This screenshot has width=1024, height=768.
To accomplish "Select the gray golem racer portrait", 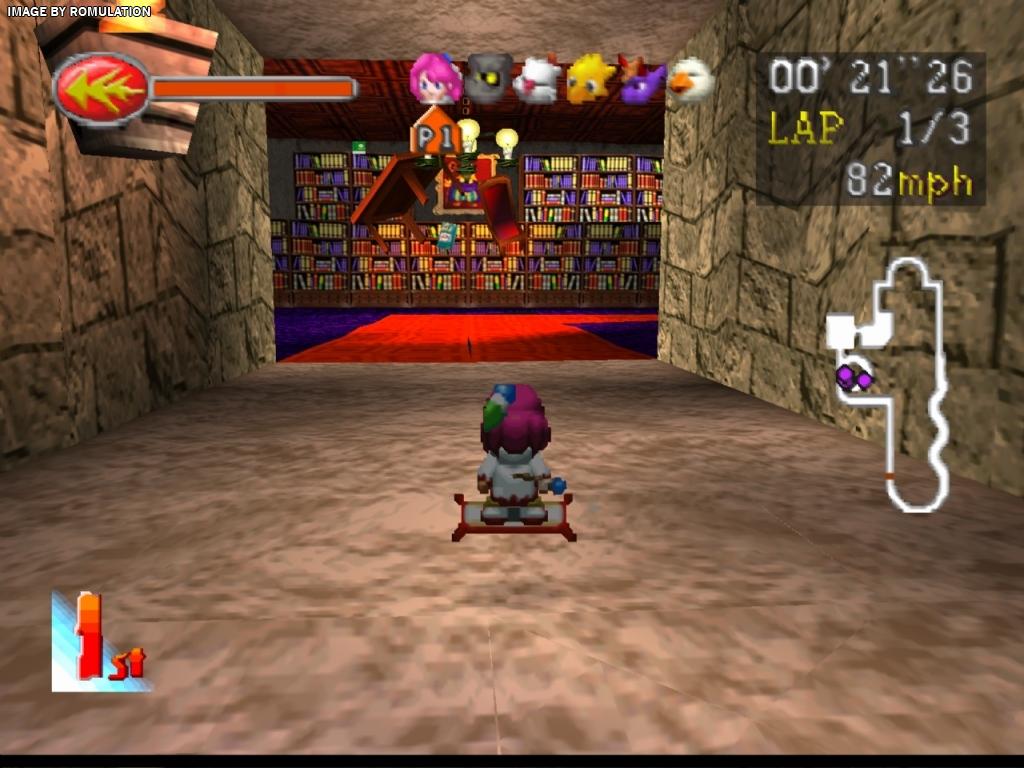I will (489, 80).
